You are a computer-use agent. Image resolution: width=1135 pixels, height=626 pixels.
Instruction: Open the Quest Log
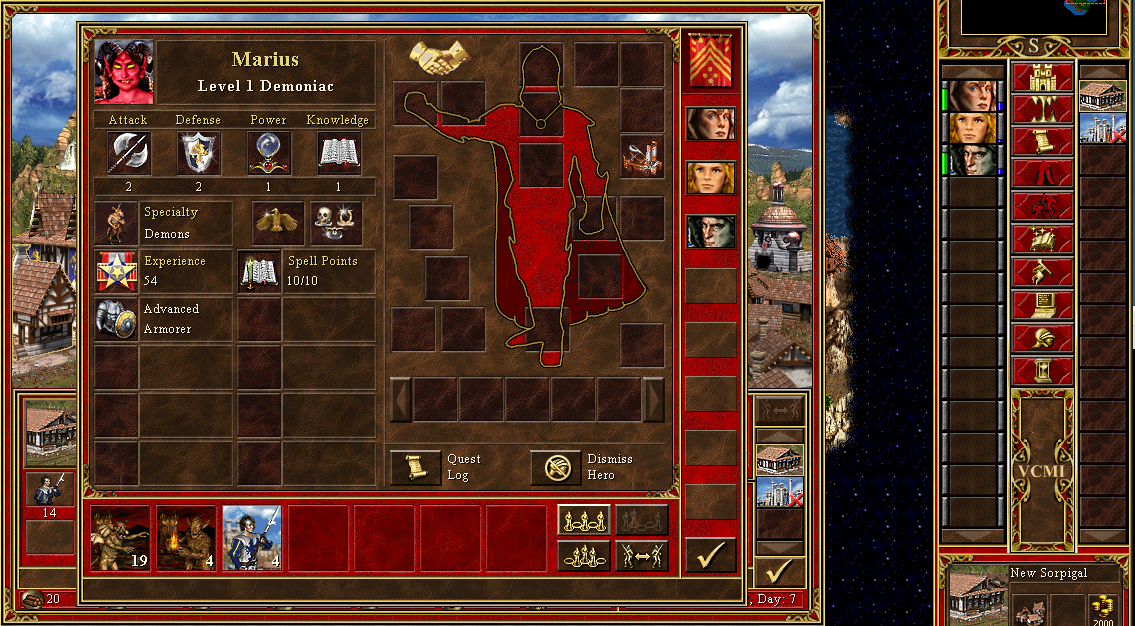(x=415, y=467)
